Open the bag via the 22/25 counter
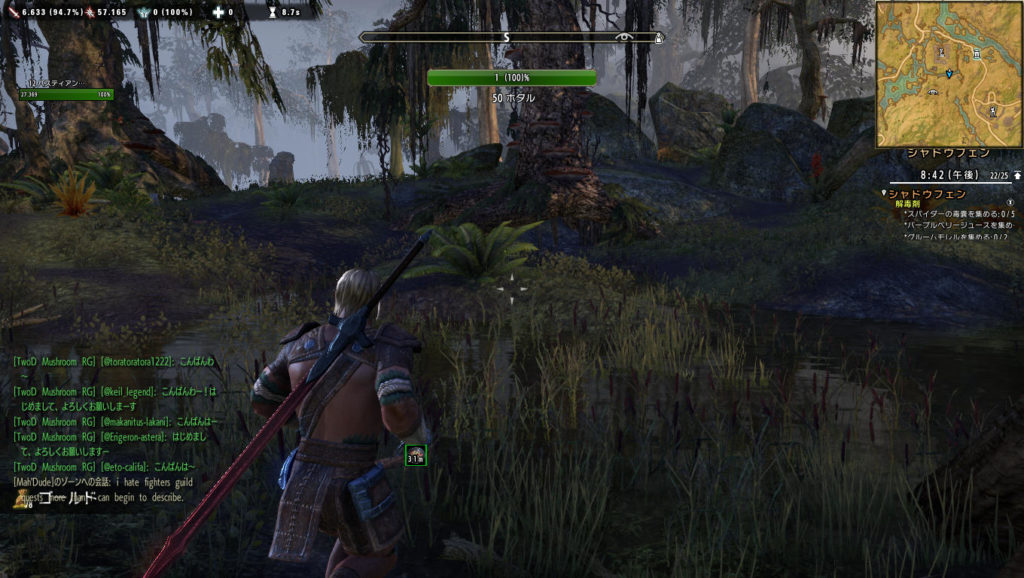This screenshot has width=1024, height=578. coord(995,175)
